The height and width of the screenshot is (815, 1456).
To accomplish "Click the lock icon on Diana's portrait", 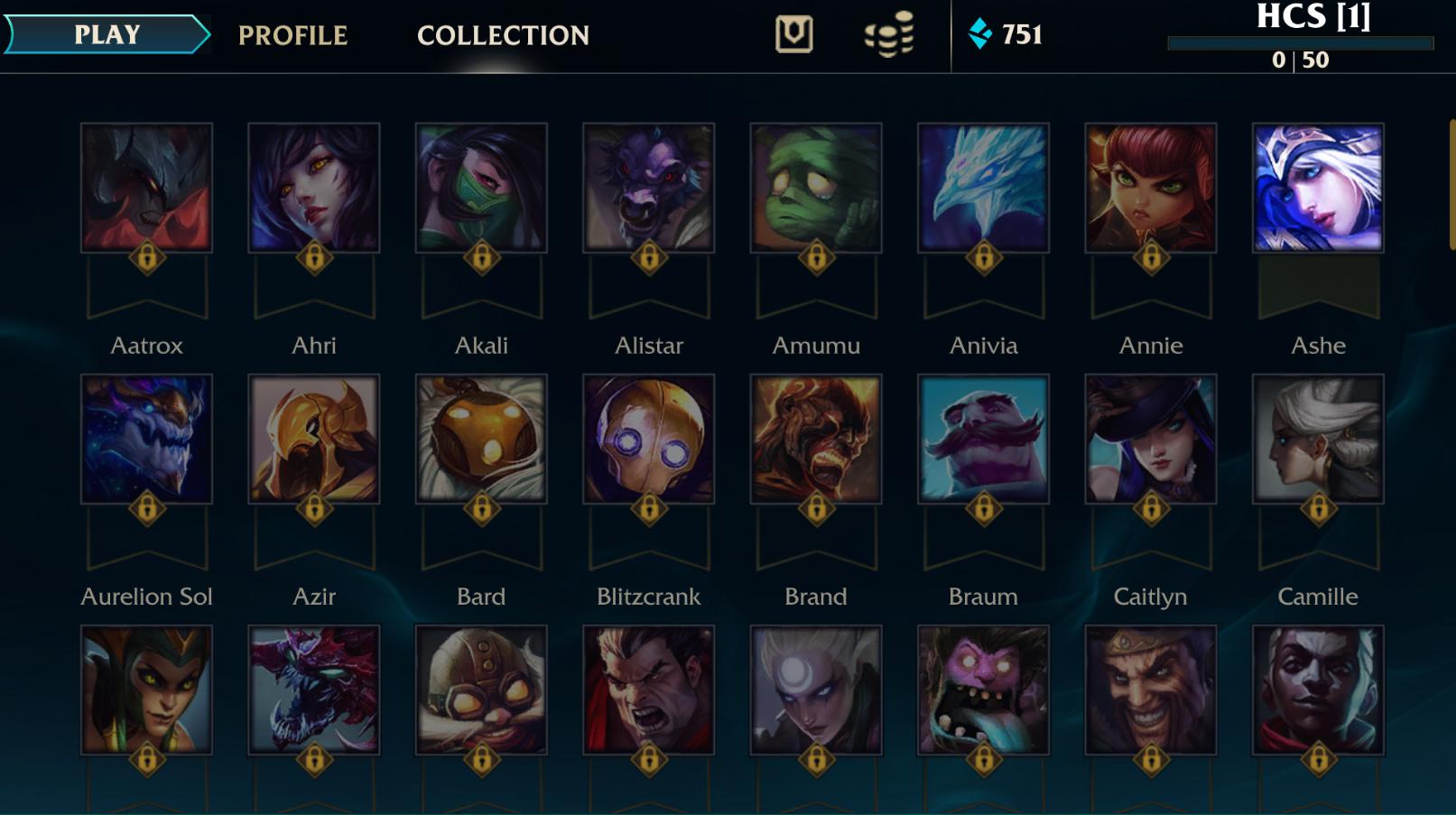I will coord(815,758).
